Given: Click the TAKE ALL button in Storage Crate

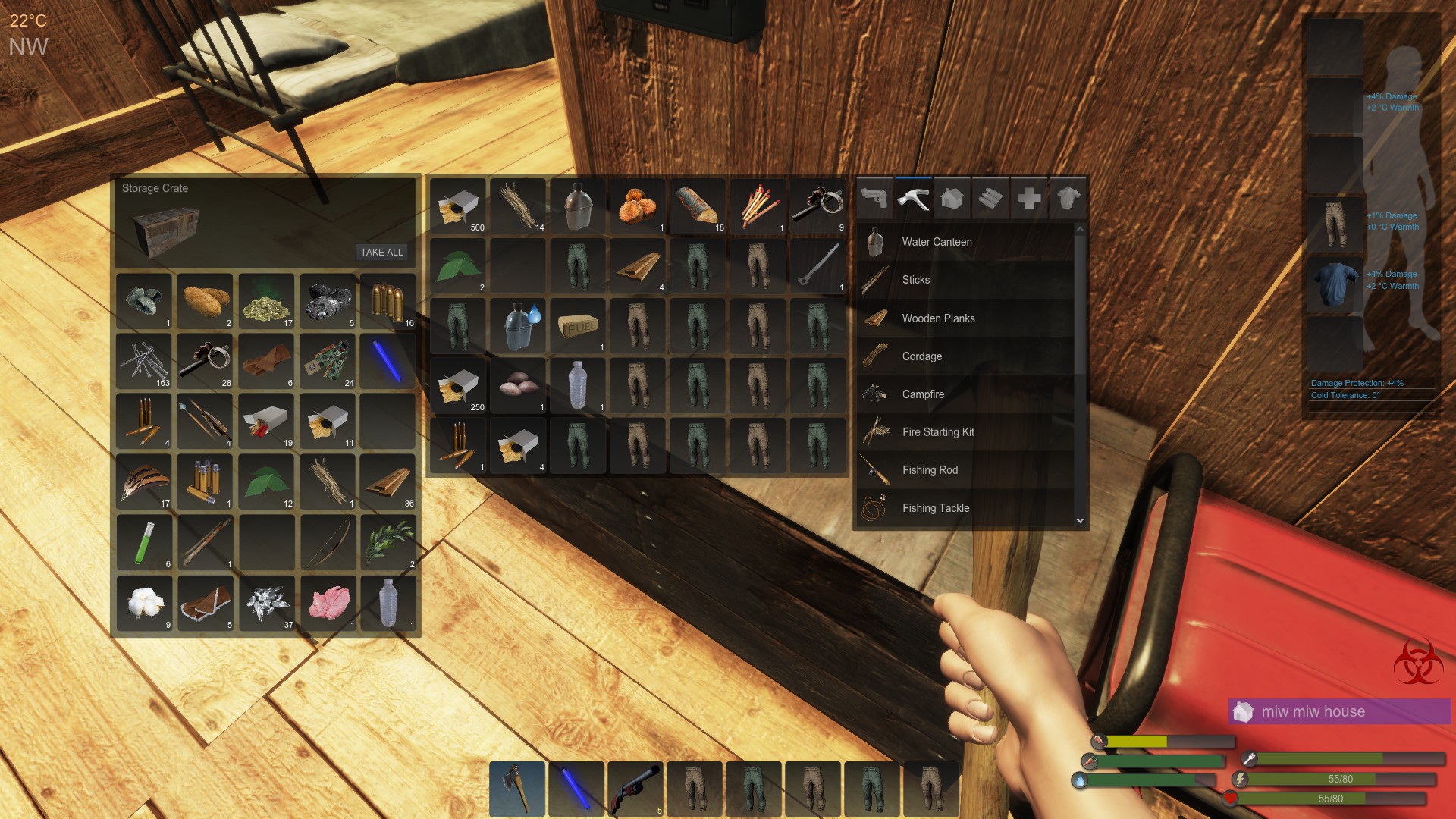Looking at the screenshot, I should pos(381,252).
